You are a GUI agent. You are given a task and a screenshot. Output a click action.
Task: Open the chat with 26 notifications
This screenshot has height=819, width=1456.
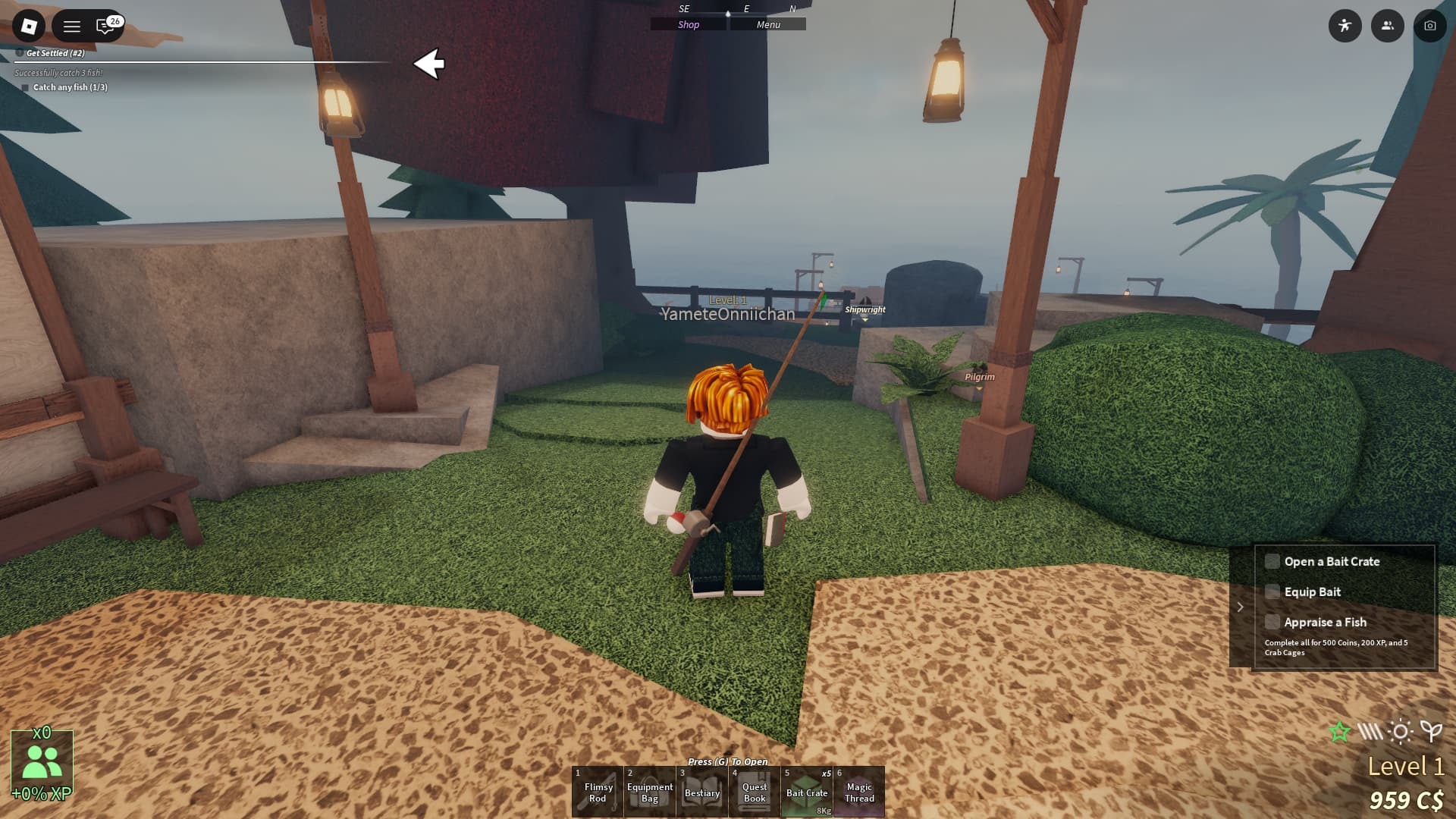[107, 27]
